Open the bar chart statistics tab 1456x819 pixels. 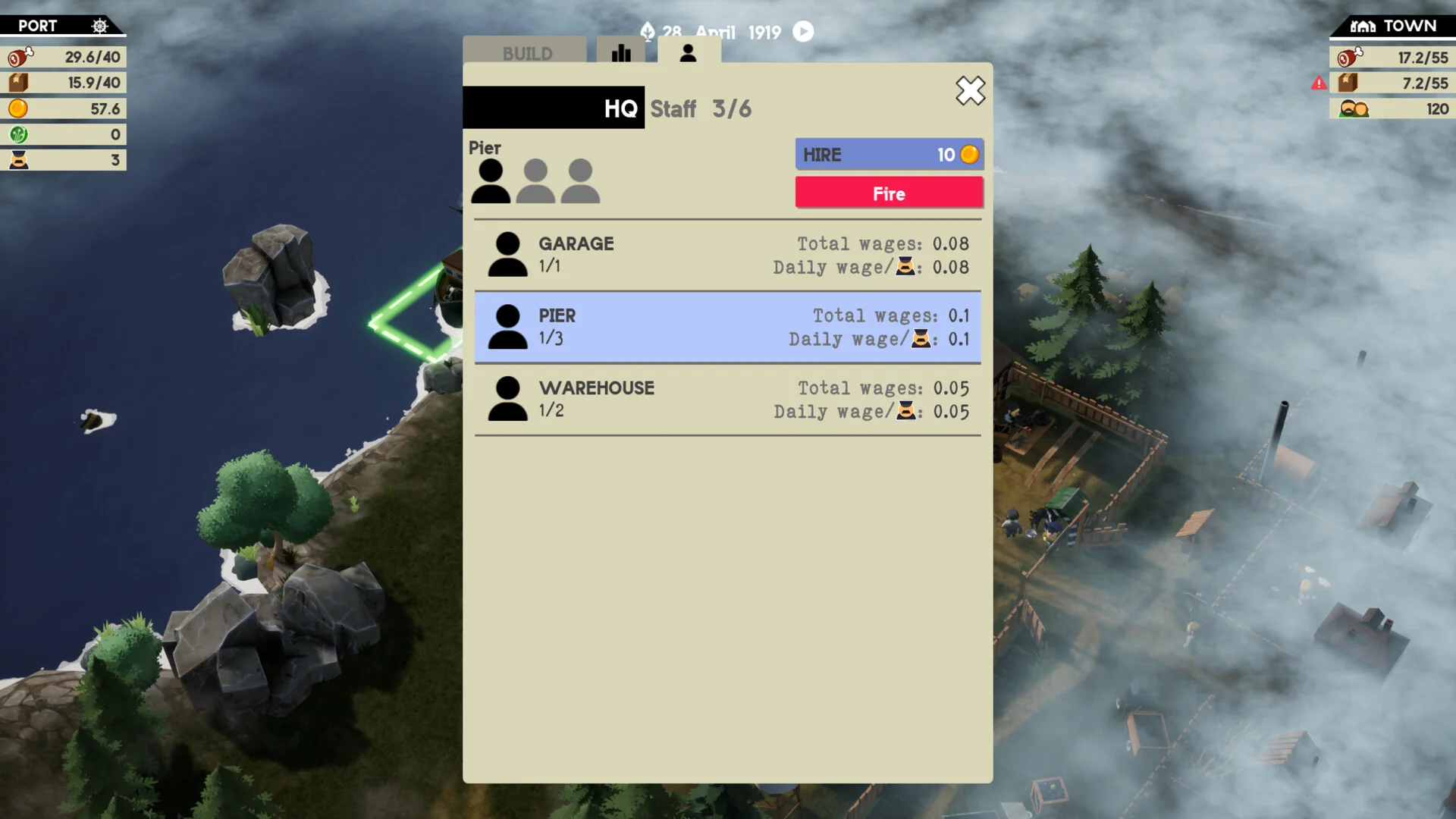tap(621, 52)
